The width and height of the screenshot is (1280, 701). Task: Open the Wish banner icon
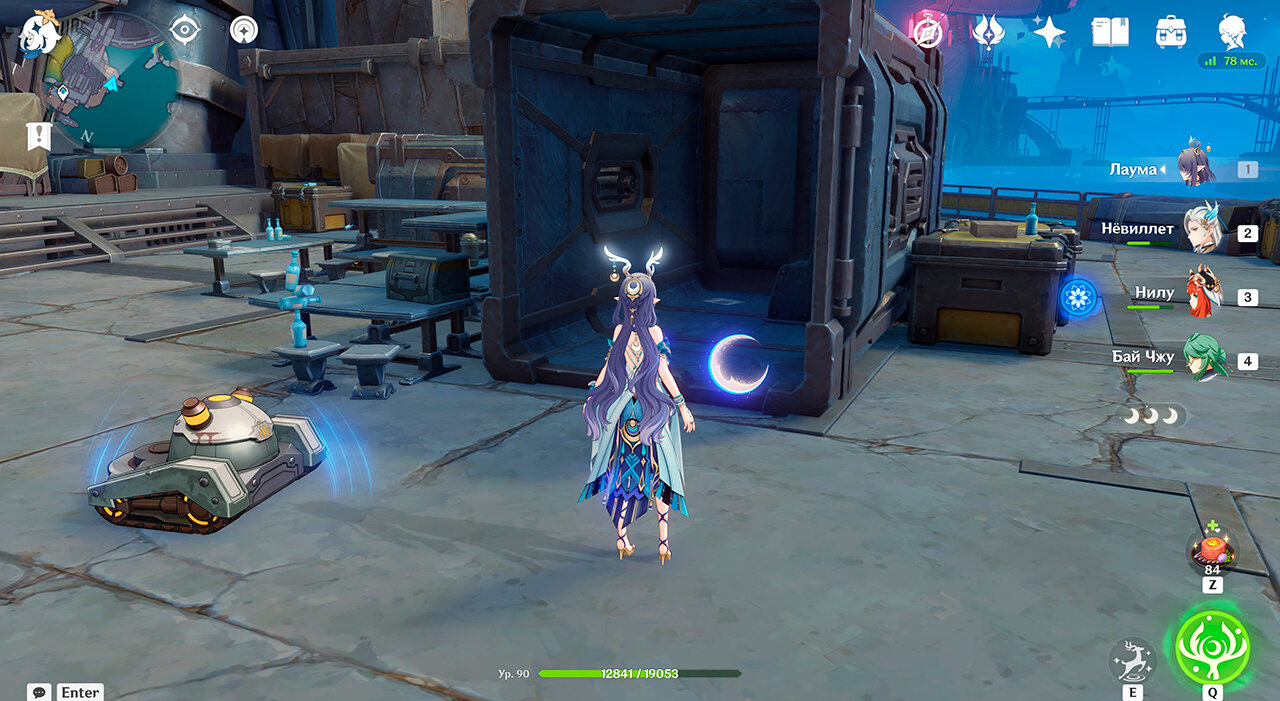(x=988, y=32)
